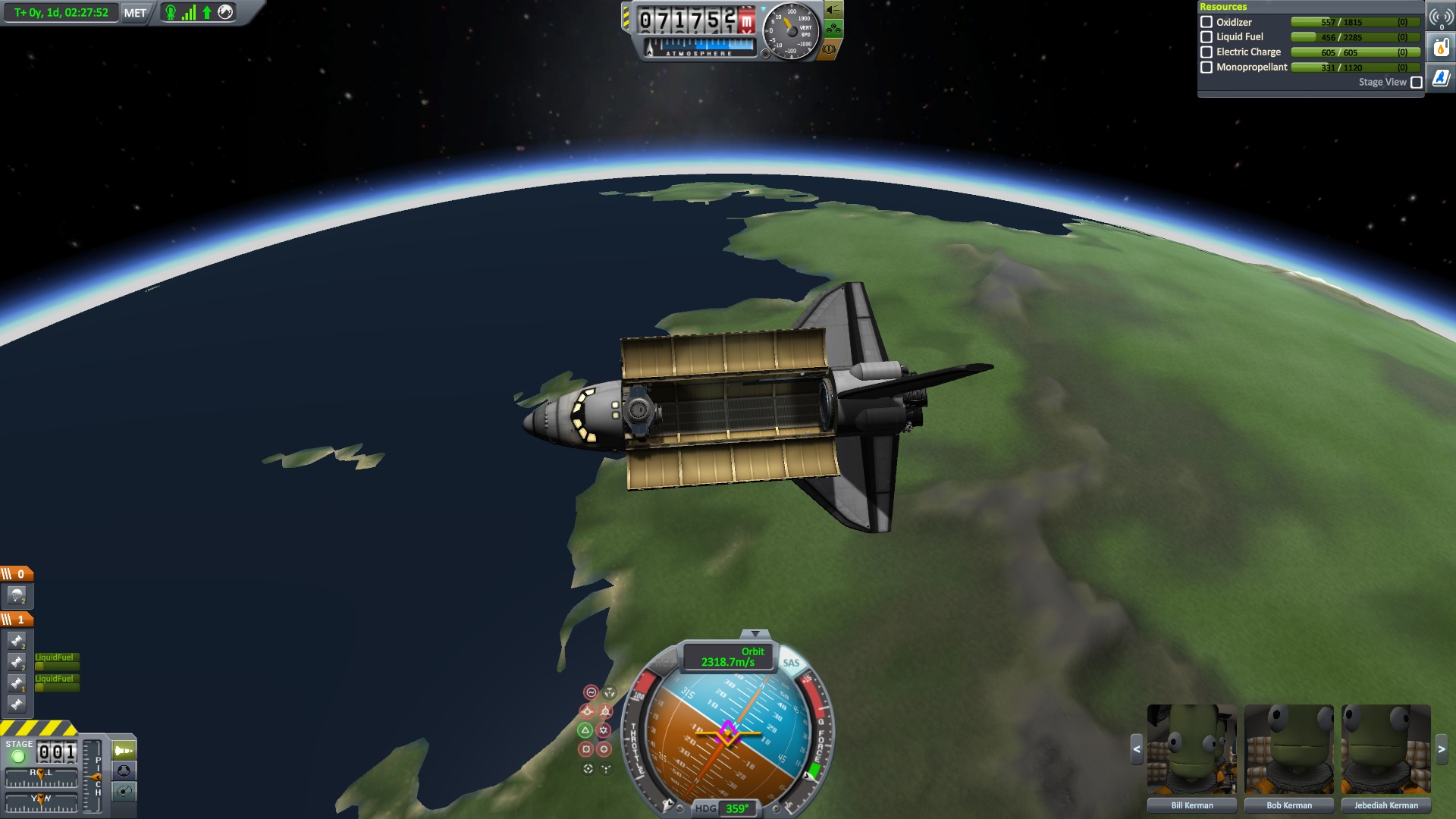The width and height of the screenshot is (1456, 819).
Task: Toggle SAS on the navball
Action: click(x=791, y=663)
